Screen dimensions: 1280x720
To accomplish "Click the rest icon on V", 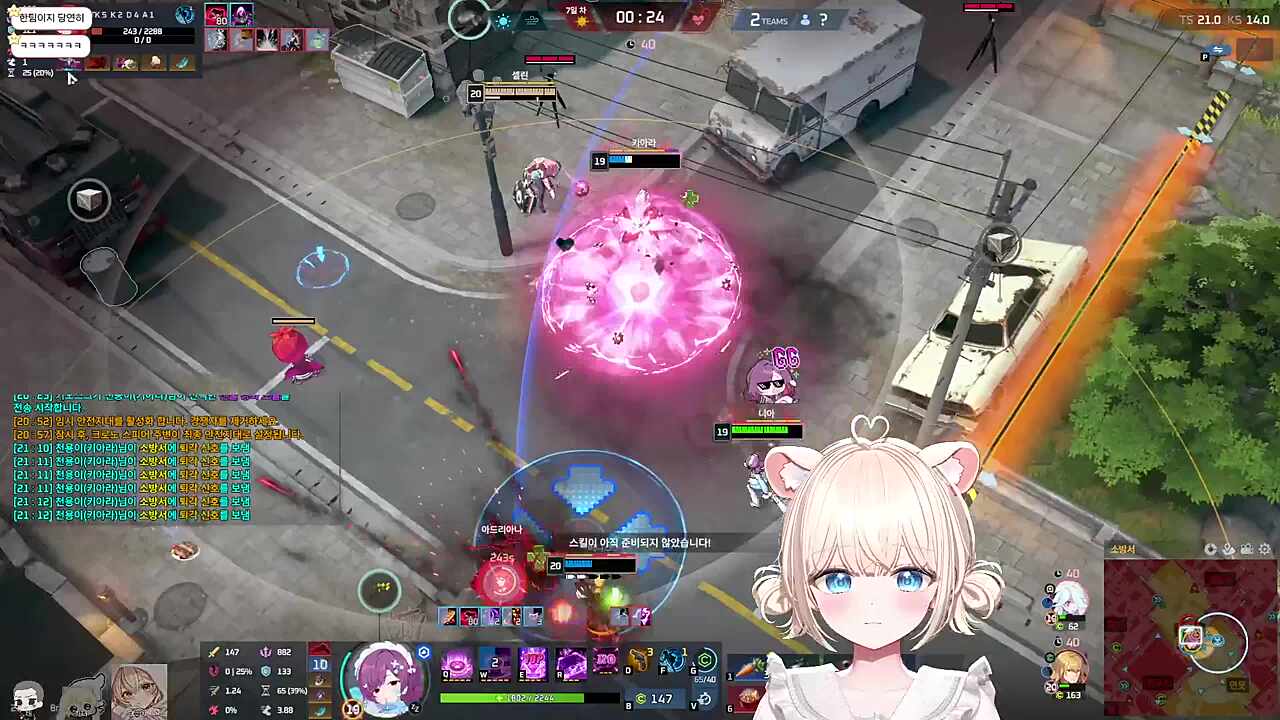I will tap(705, 699).
